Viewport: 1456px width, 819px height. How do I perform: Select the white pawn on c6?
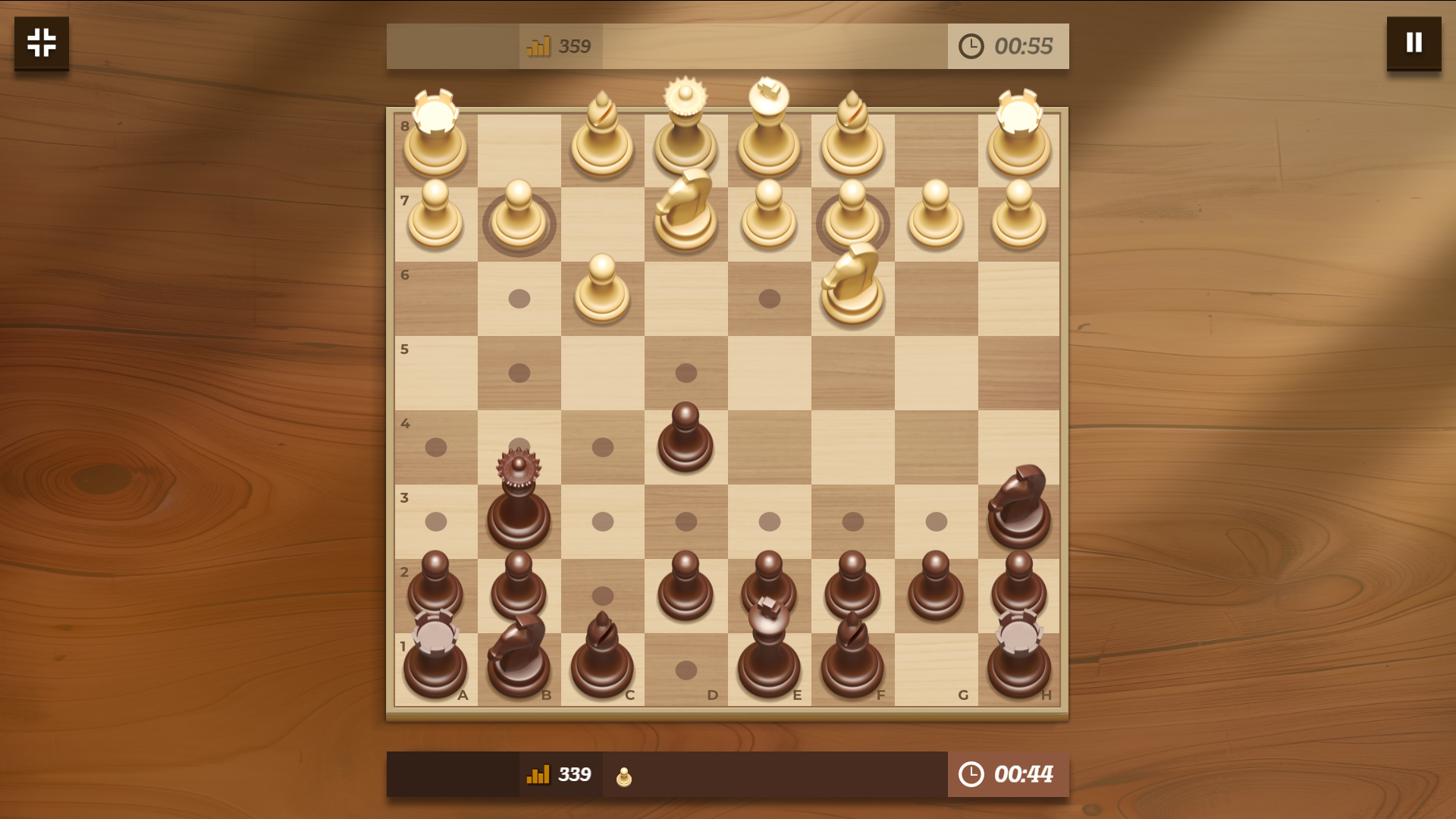[601, 292]
